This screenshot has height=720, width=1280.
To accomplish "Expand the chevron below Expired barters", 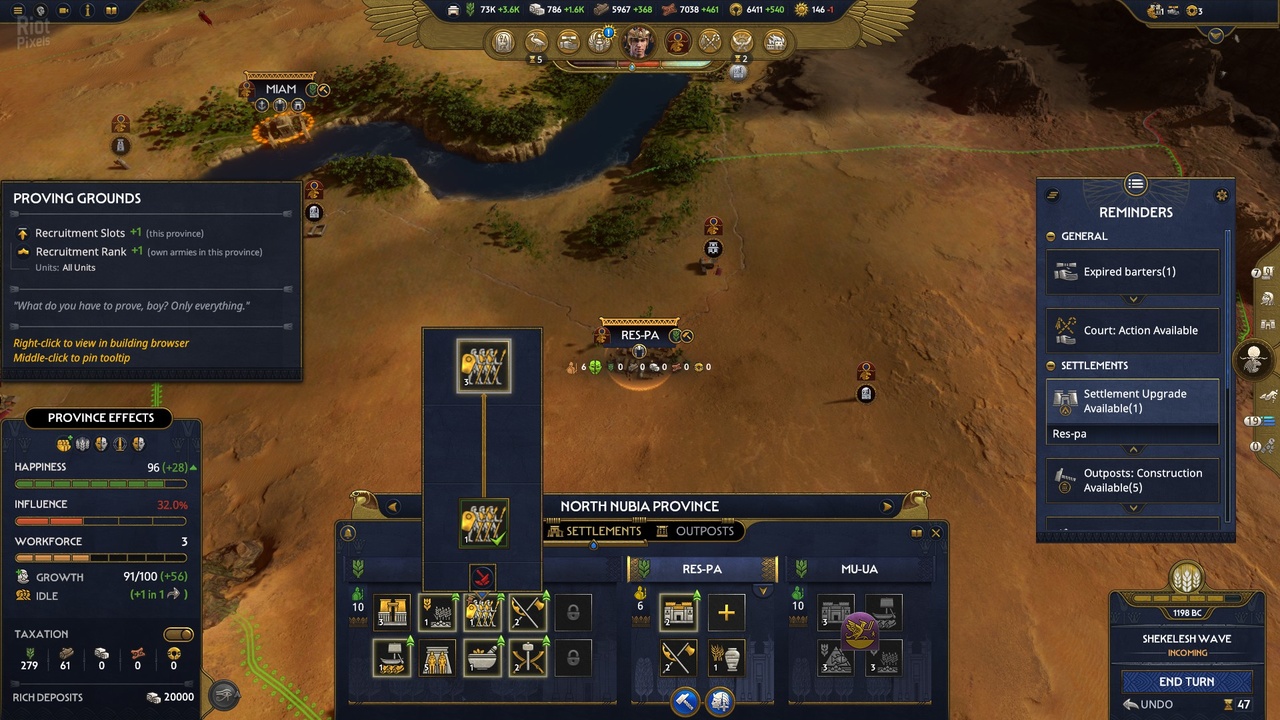I will [1132, 298].
